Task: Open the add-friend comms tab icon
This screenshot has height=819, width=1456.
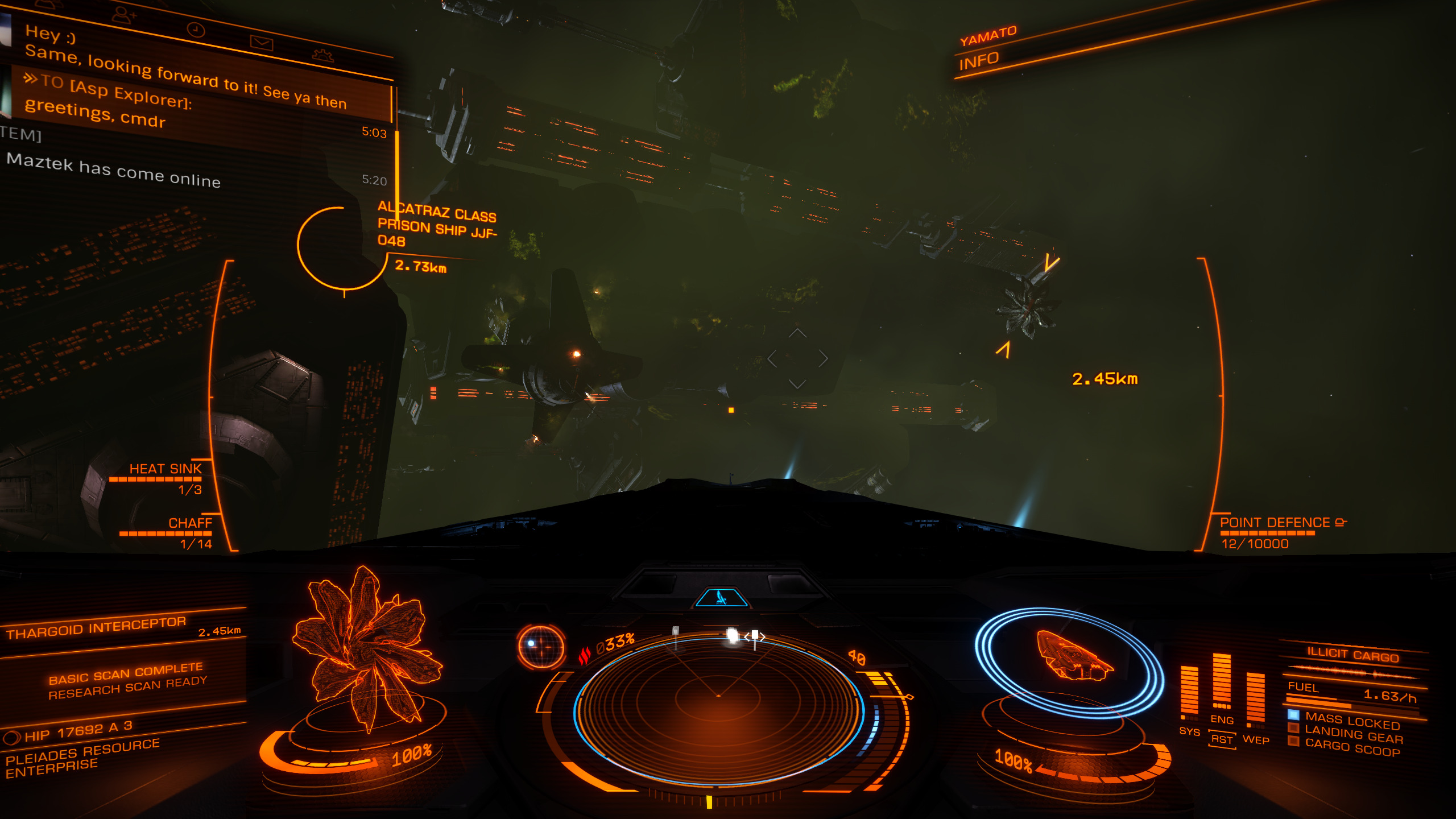Action: [x=123, y=14]
